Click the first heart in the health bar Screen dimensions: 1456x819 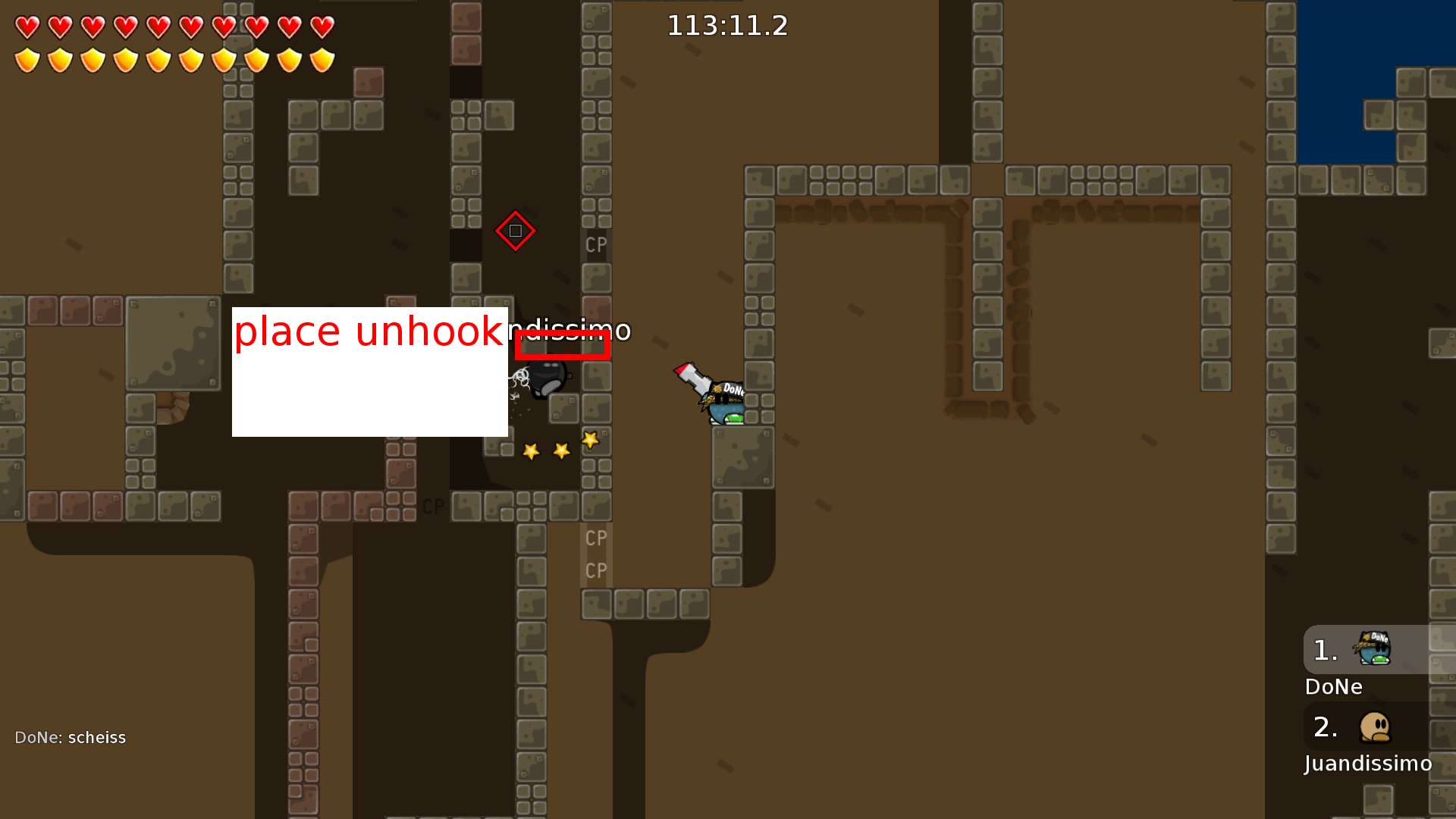(x=27, y=27)
